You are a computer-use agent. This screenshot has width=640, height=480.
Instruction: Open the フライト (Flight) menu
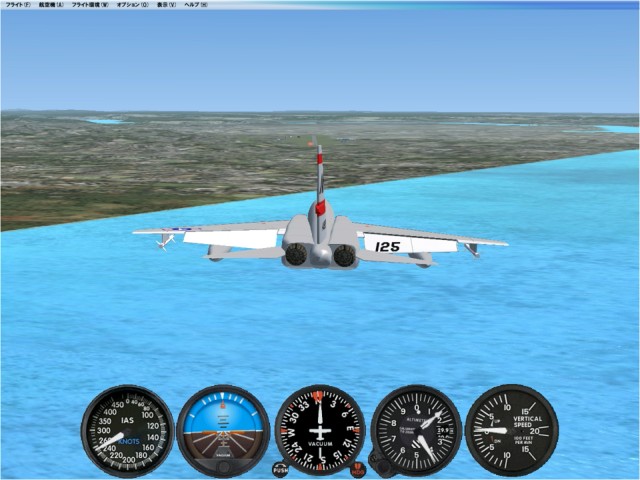click(x=18, y=5)
